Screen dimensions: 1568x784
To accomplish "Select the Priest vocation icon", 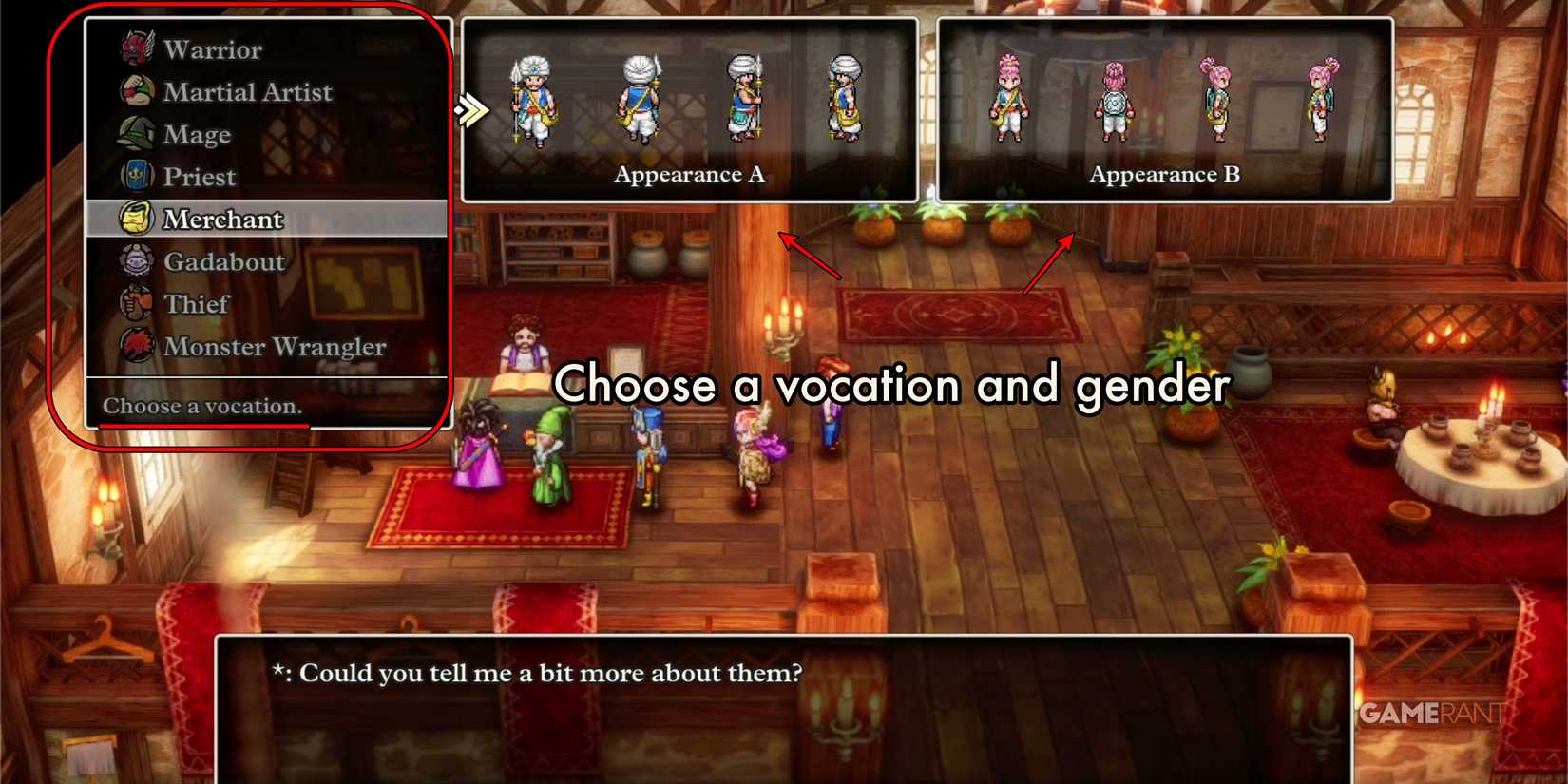I will pos(135,176).
